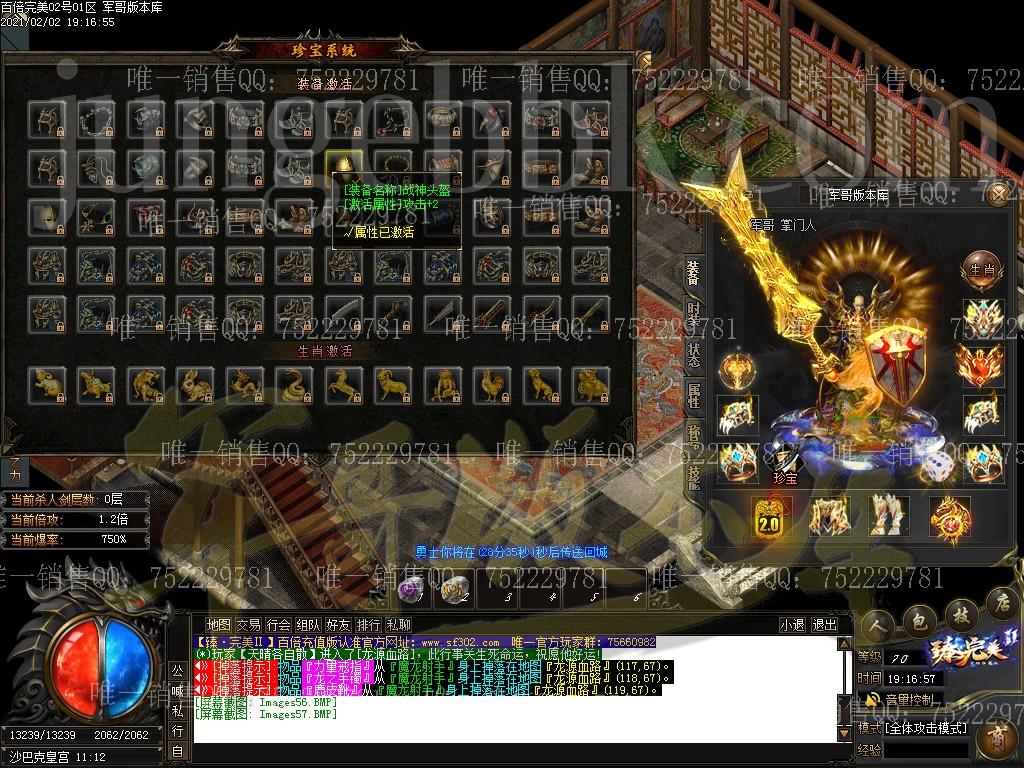Open the 交易 trade button
Screen dimensions: 1024x768
coord(248,625)
